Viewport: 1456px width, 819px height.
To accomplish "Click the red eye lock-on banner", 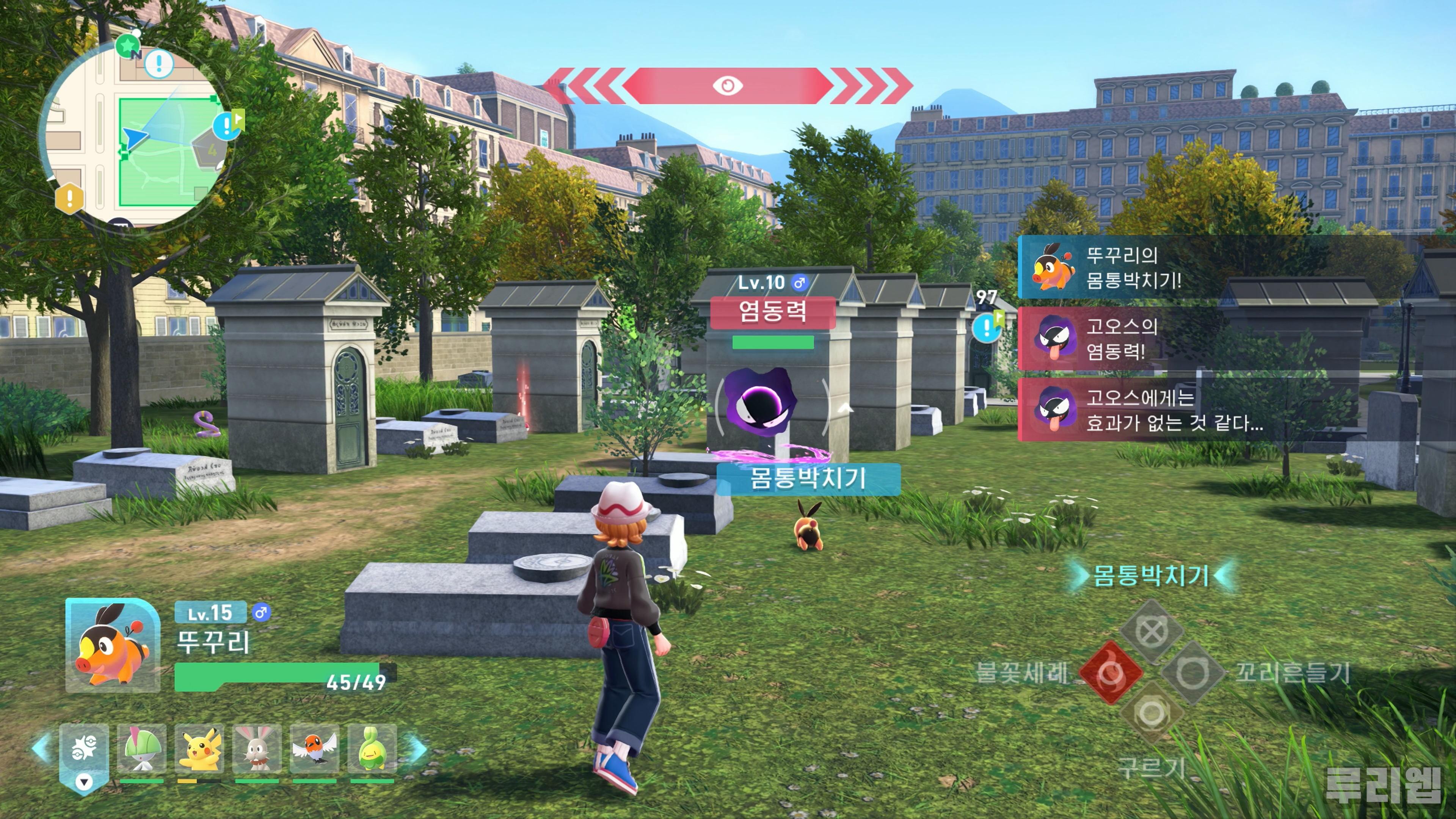I will tap(728, 85).
